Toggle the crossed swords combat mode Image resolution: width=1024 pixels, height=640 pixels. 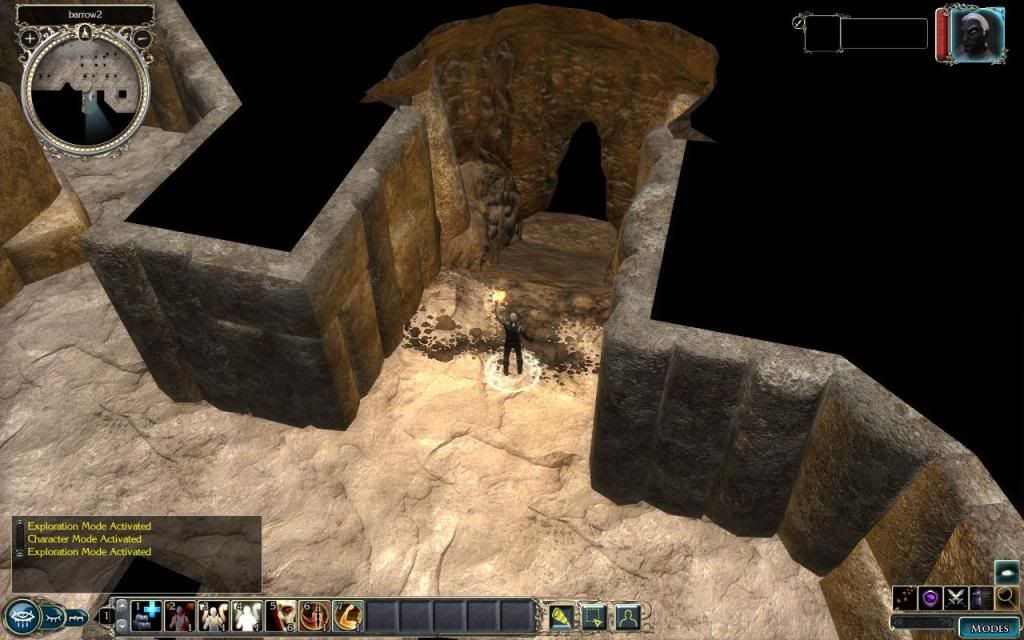pyautogui.click(x=956, y=598)
